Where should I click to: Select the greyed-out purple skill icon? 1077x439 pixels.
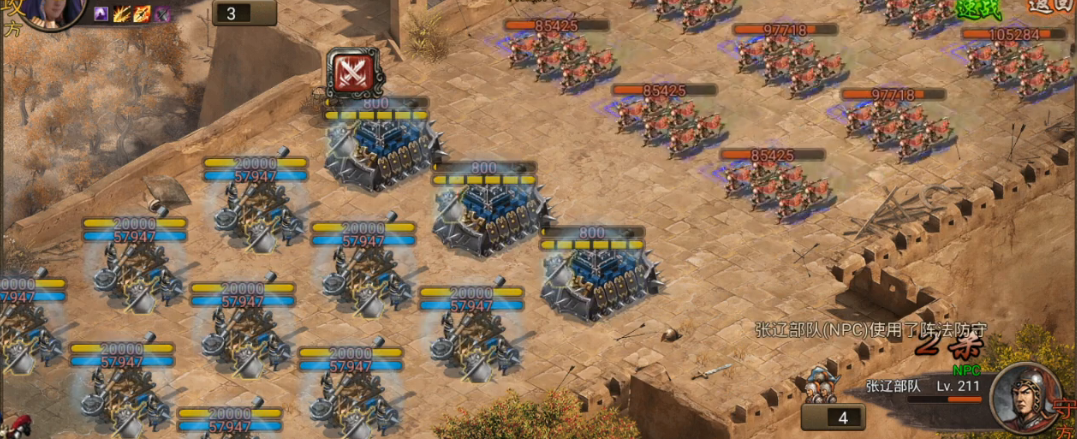click(162, 14)
